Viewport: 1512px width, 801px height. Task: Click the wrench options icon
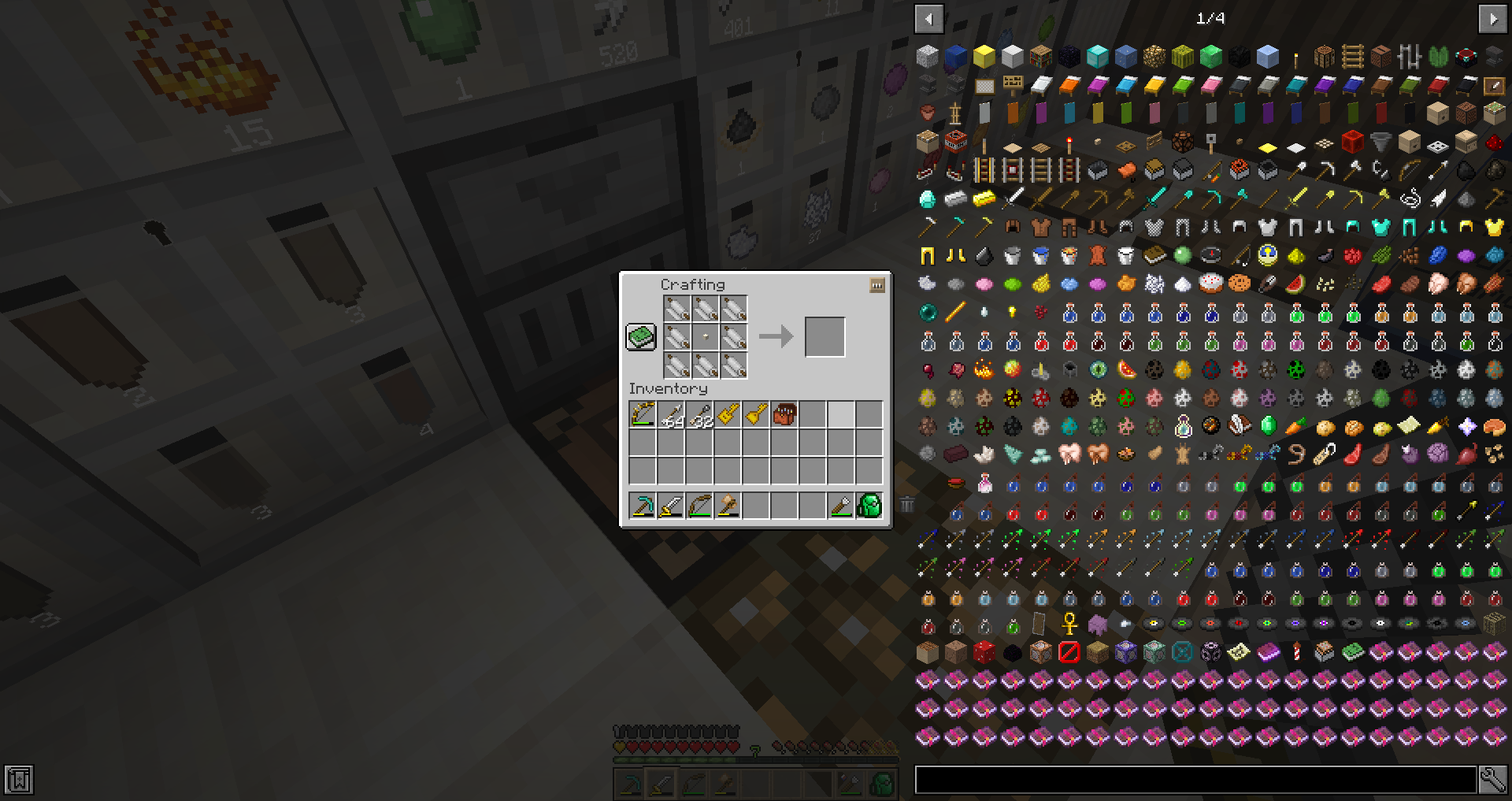click(1493, 778)
